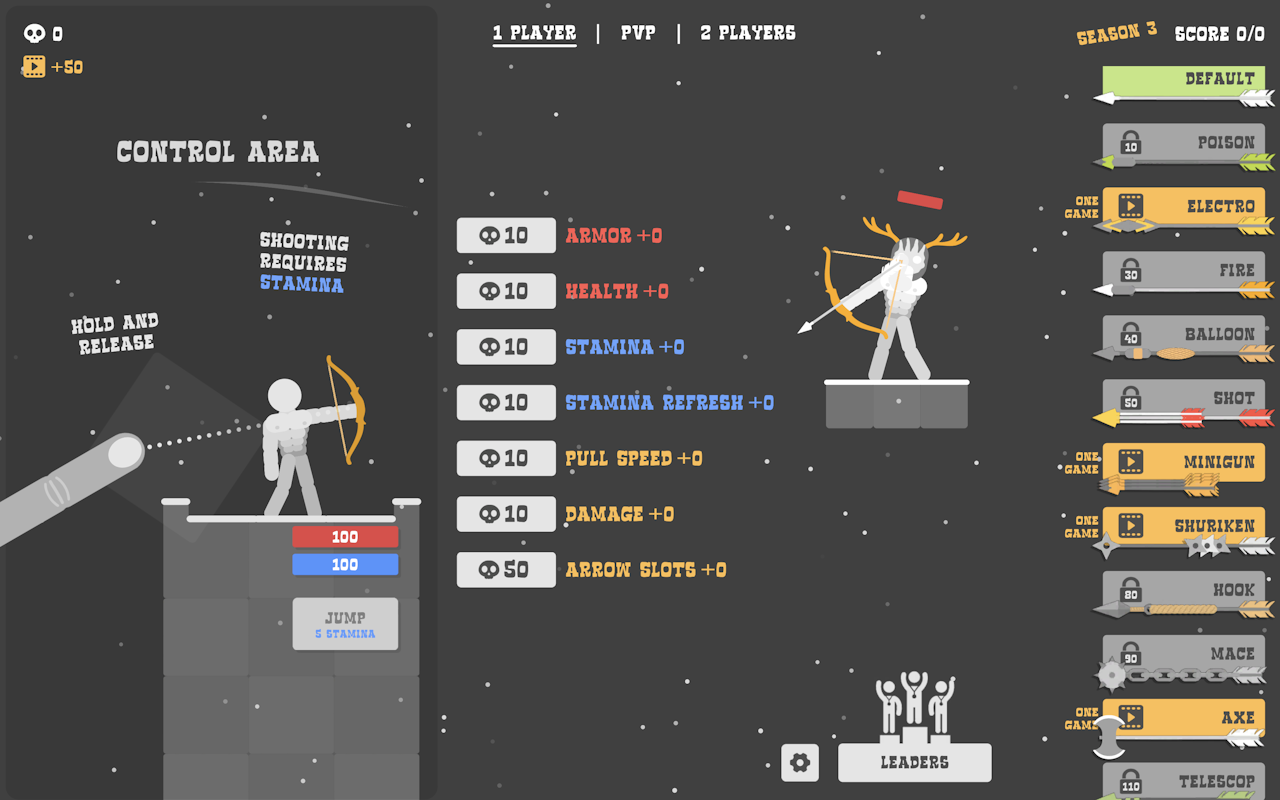Upgrade Stamina for 10 skulls
This screenshot has width=1280, height=800.
coord(506,347)
